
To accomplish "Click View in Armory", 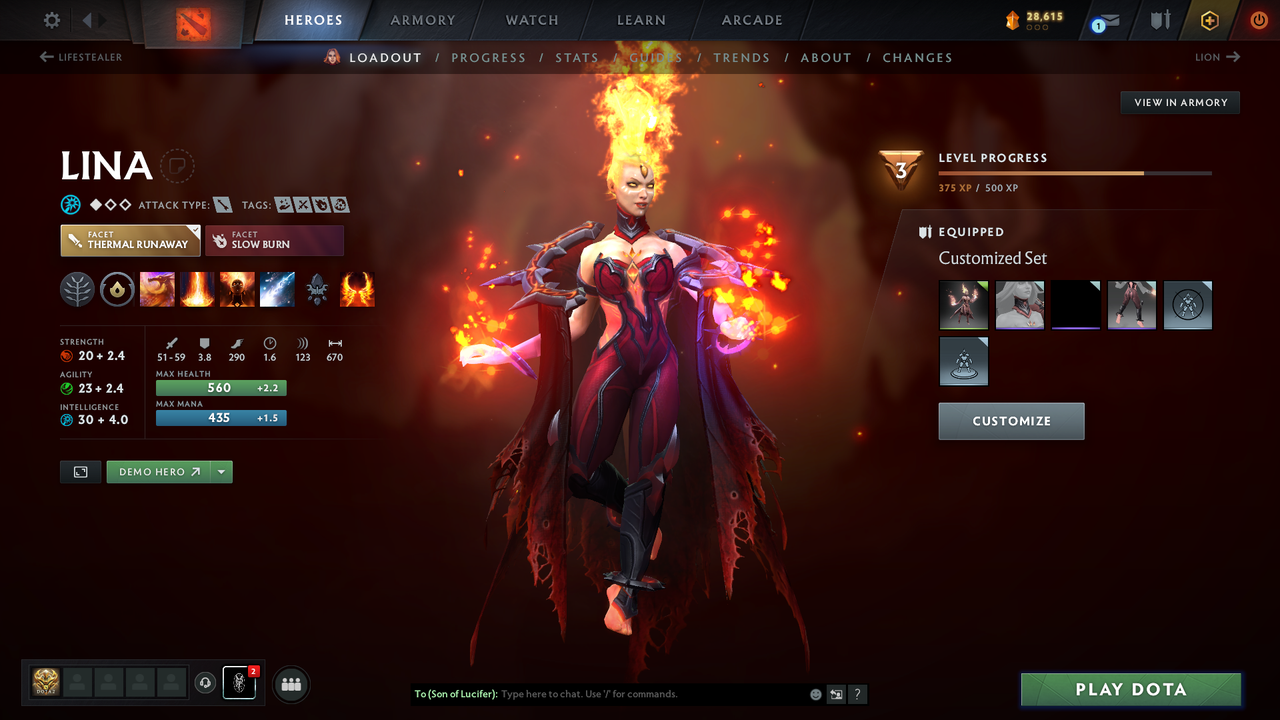I will [1179, 102].
